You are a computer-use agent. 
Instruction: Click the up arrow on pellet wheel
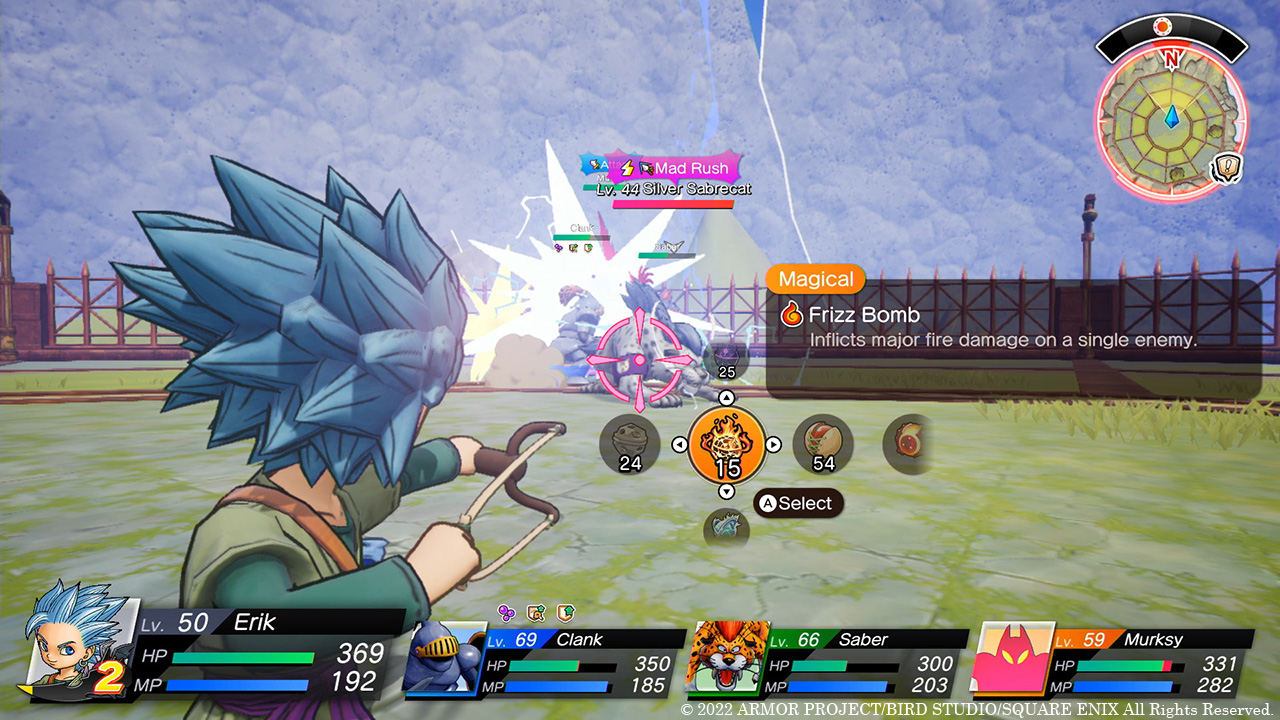(727, 398)
